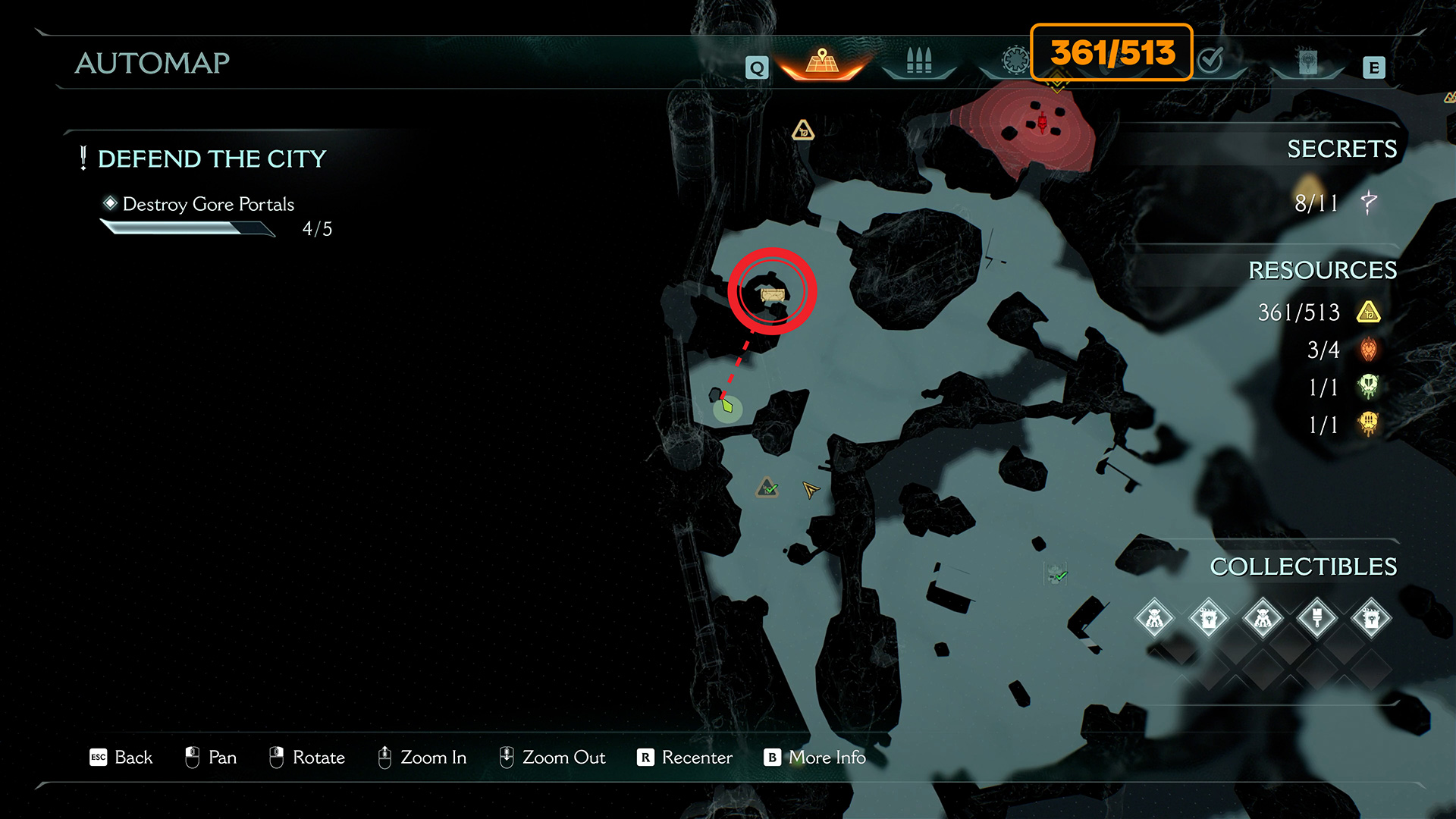Open the gear cog tab
1456x819 pixels.
point(1015,59)
